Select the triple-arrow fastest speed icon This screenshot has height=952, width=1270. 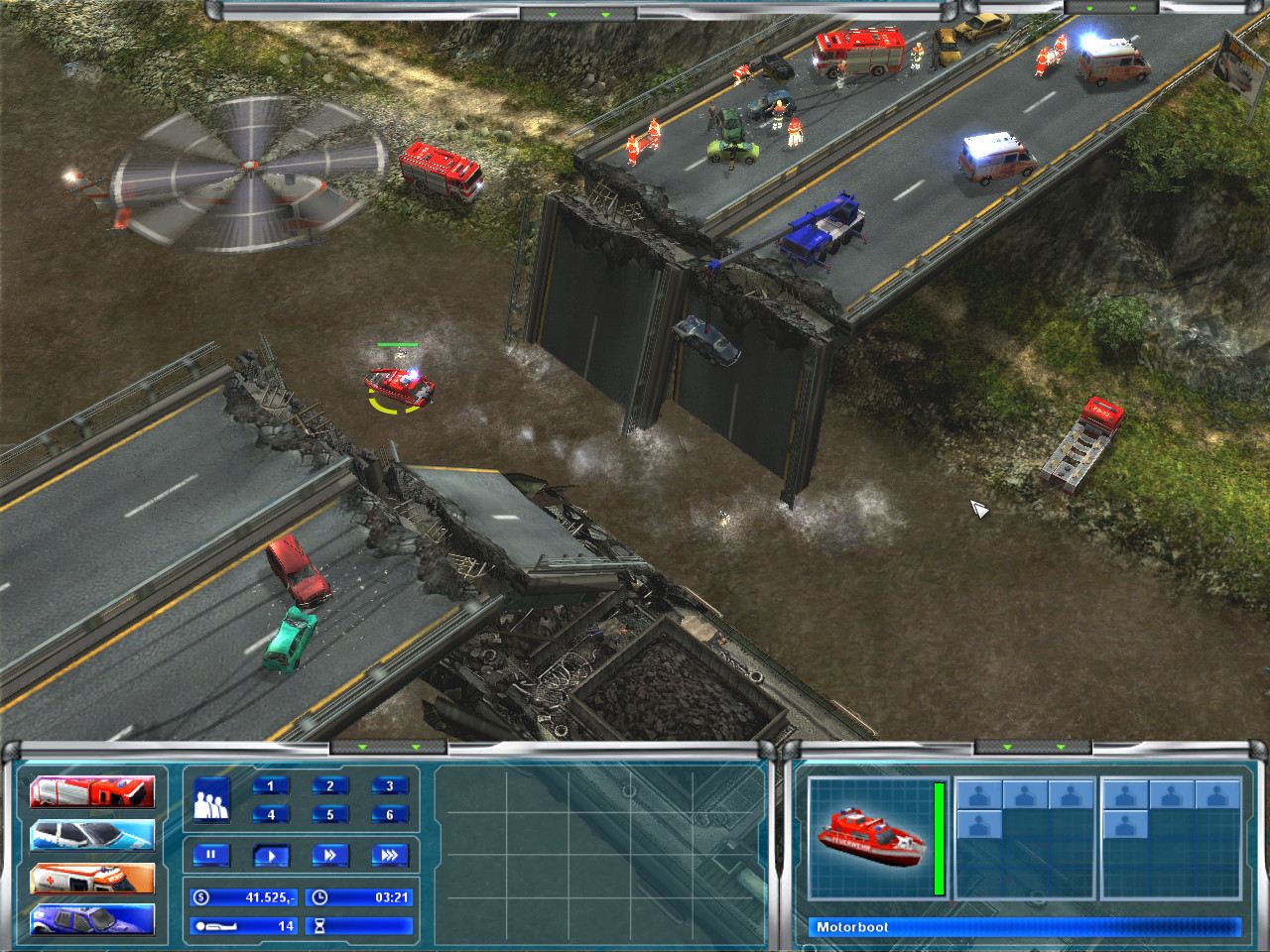(x=391, y=856)
